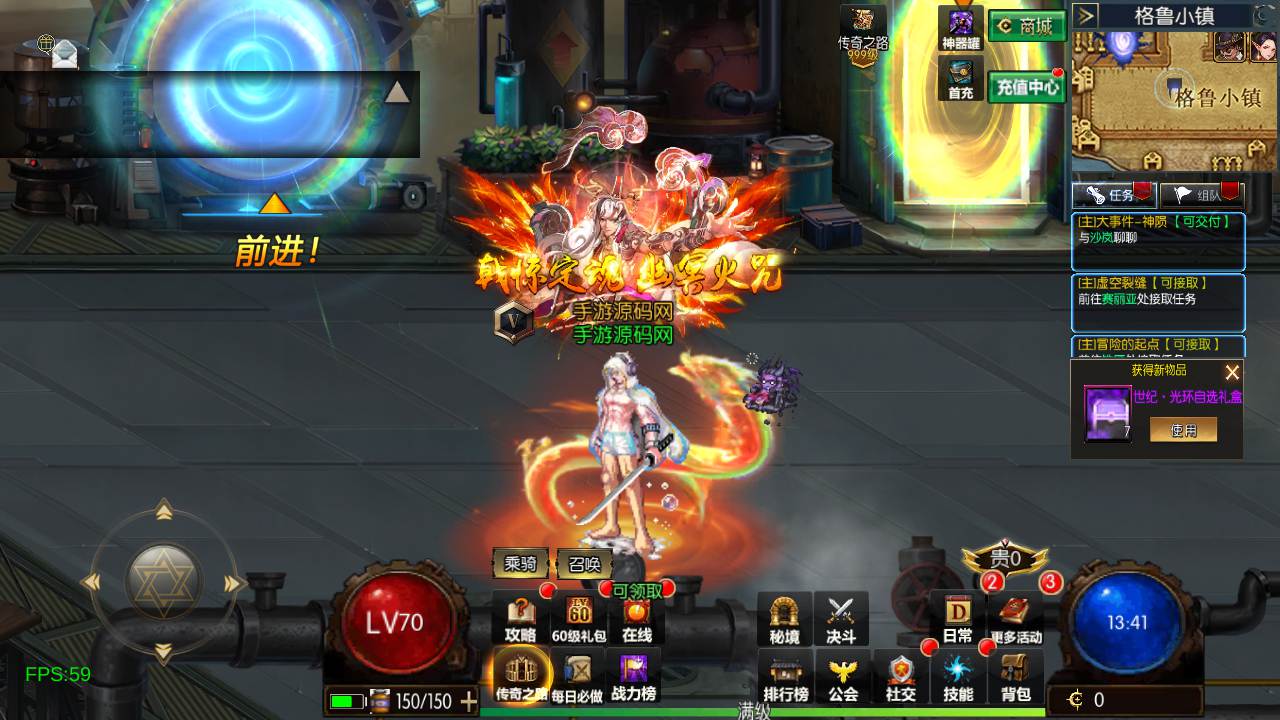The width and height of the screenshot is (1280, 720).
Task: Open the 神器罐 artifact jar icon
Action: (961, 29)
